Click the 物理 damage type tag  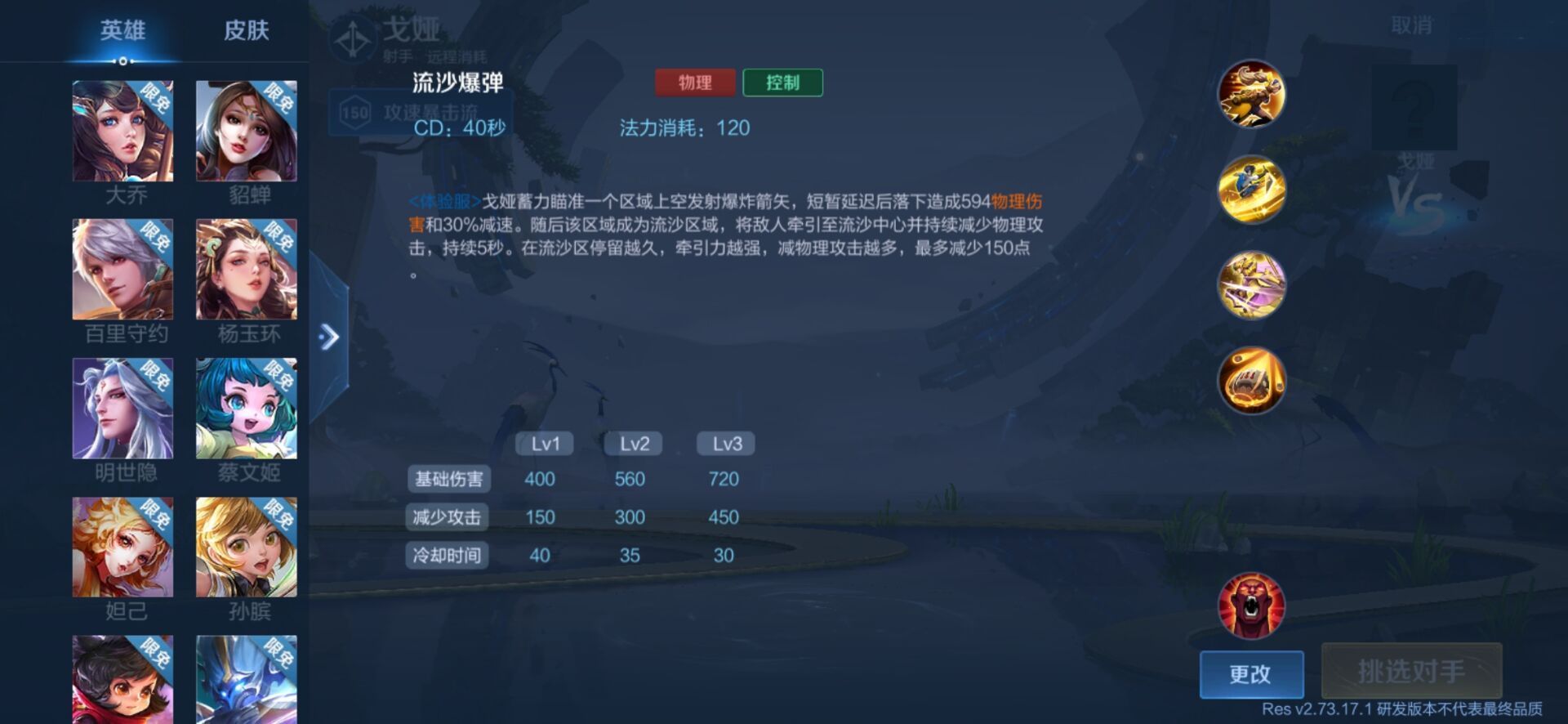tap(695, 83)
